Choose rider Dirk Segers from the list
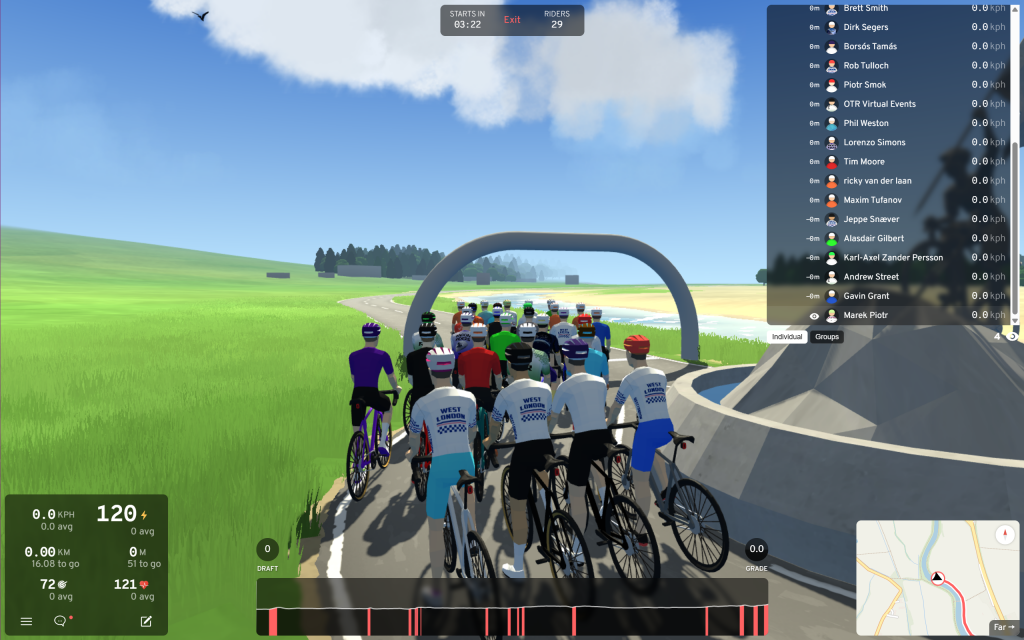The image size is (1024, 640). click(865, 27)
